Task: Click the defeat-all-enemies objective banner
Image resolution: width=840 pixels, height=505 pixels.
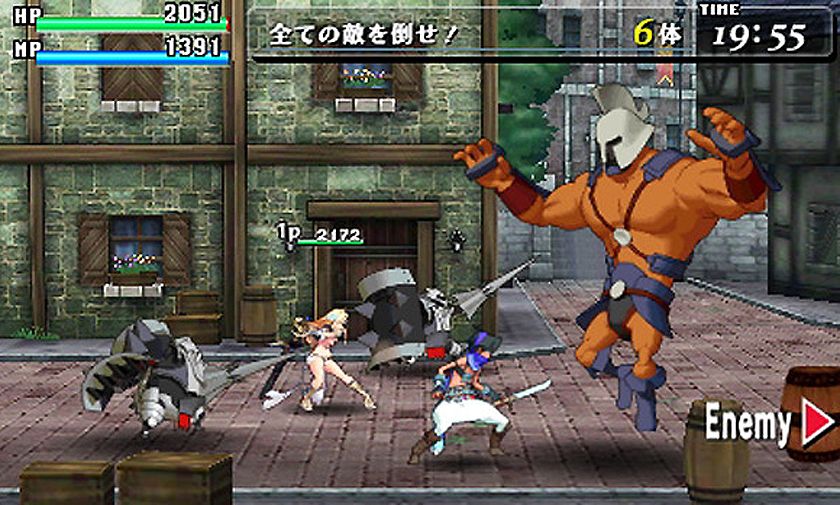Action: (x=365, y=35)
